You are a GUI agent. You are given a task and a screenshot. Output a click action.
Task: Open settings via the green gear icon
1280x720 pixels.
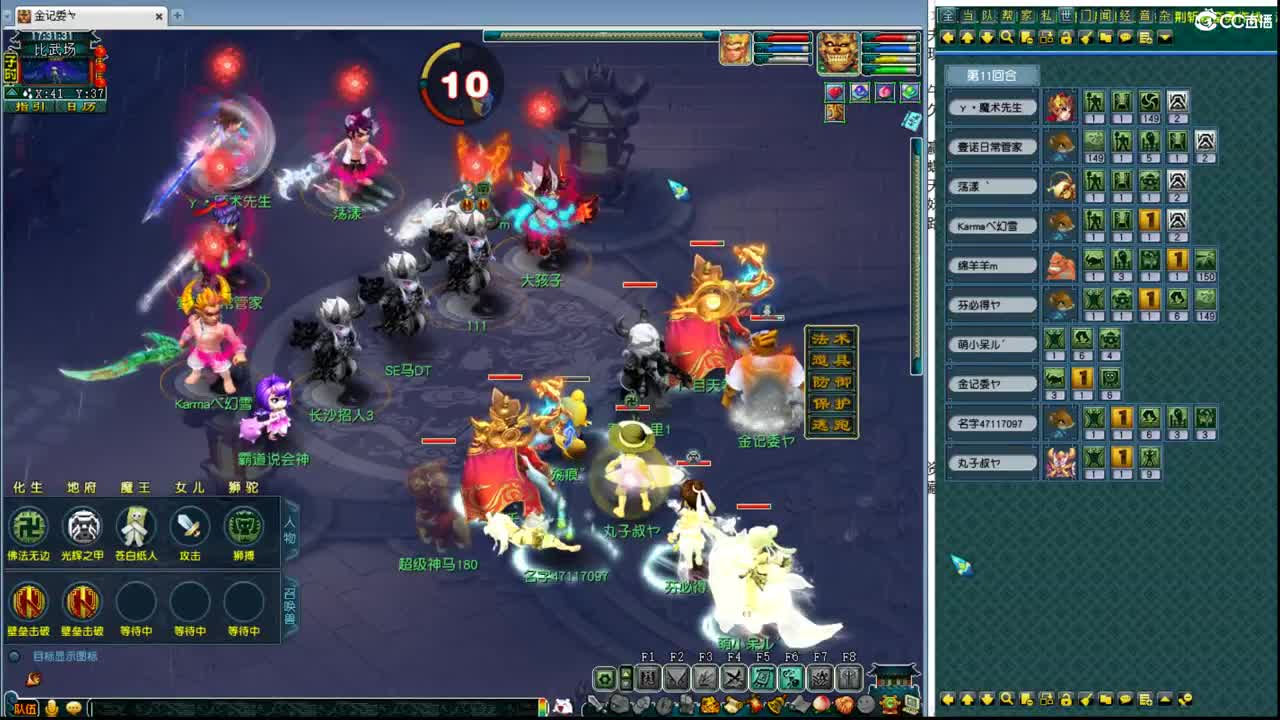tap(605, 679)
